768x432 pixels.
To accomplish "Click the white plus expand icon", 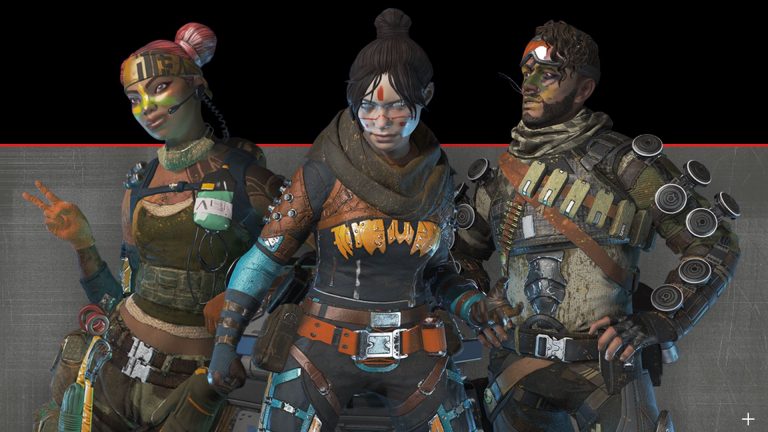I will 747,419.
